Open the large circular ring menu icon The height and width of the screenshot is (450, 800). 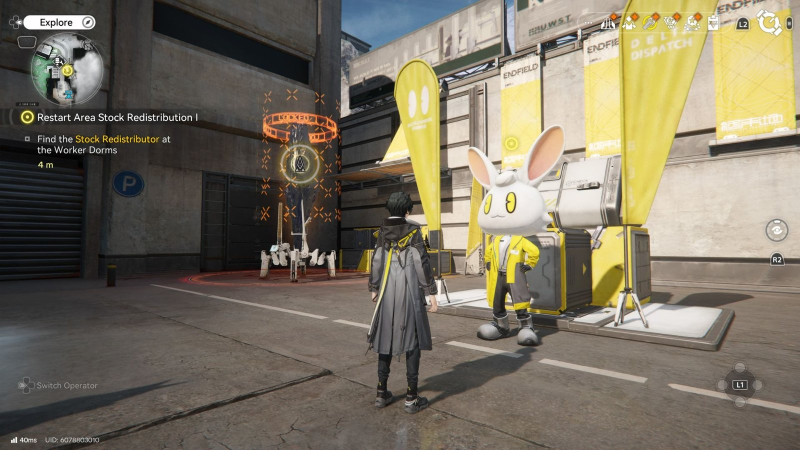pos(769,22)
